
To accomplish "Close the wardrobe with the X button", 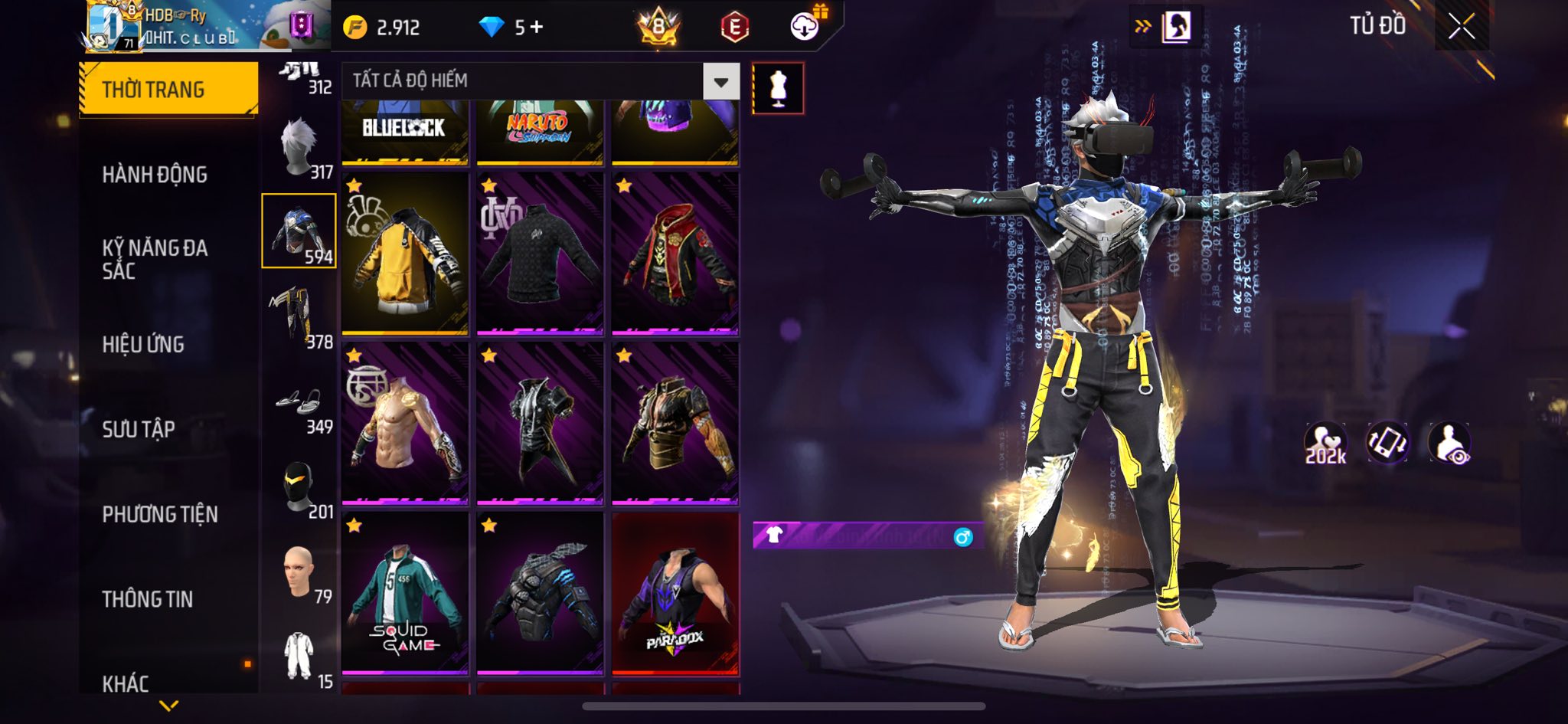I will [x=1461, y=27].
